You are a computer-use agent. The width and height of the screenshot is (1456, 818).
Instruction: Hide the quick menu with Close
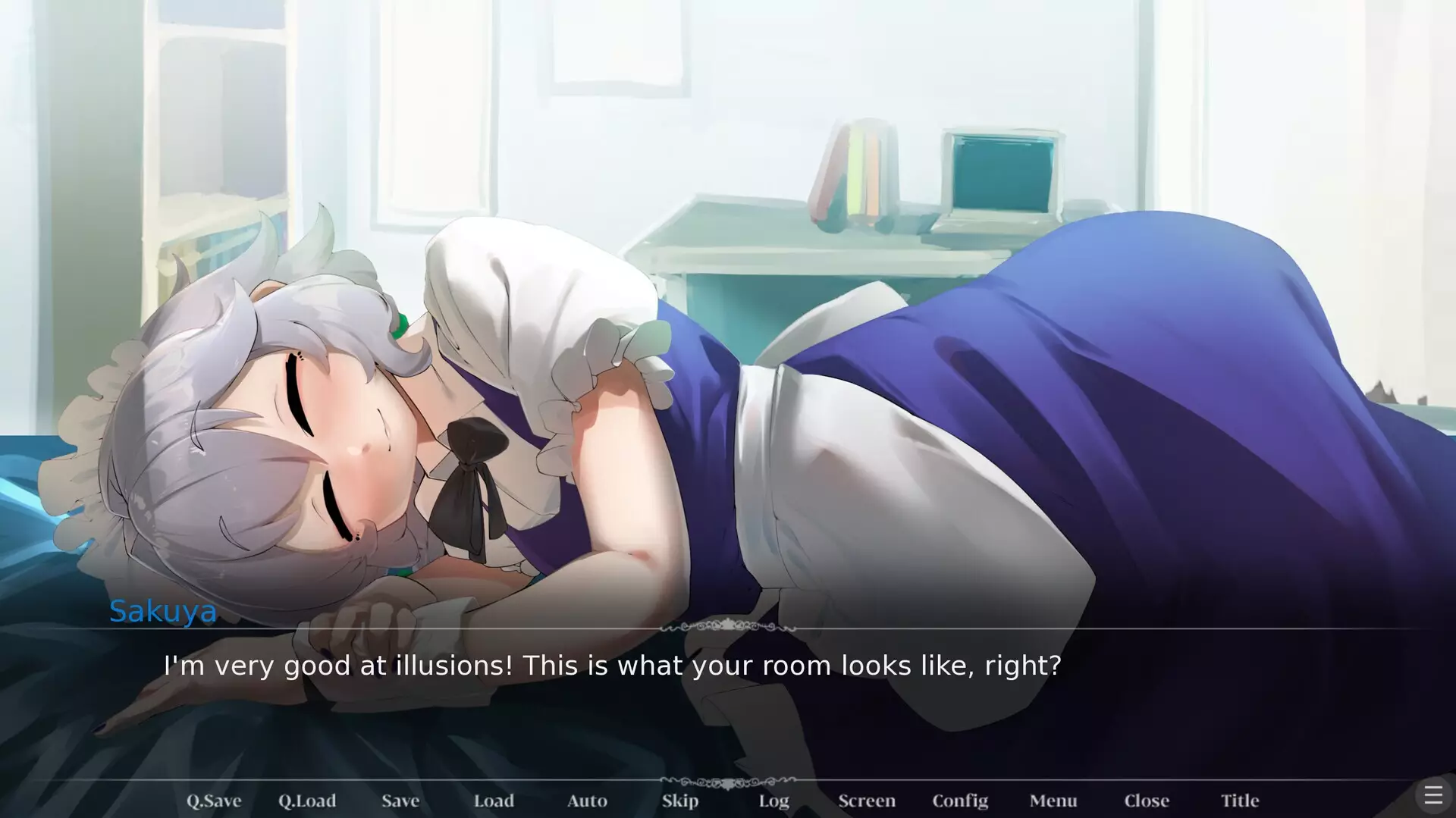tap(1147, 801)
